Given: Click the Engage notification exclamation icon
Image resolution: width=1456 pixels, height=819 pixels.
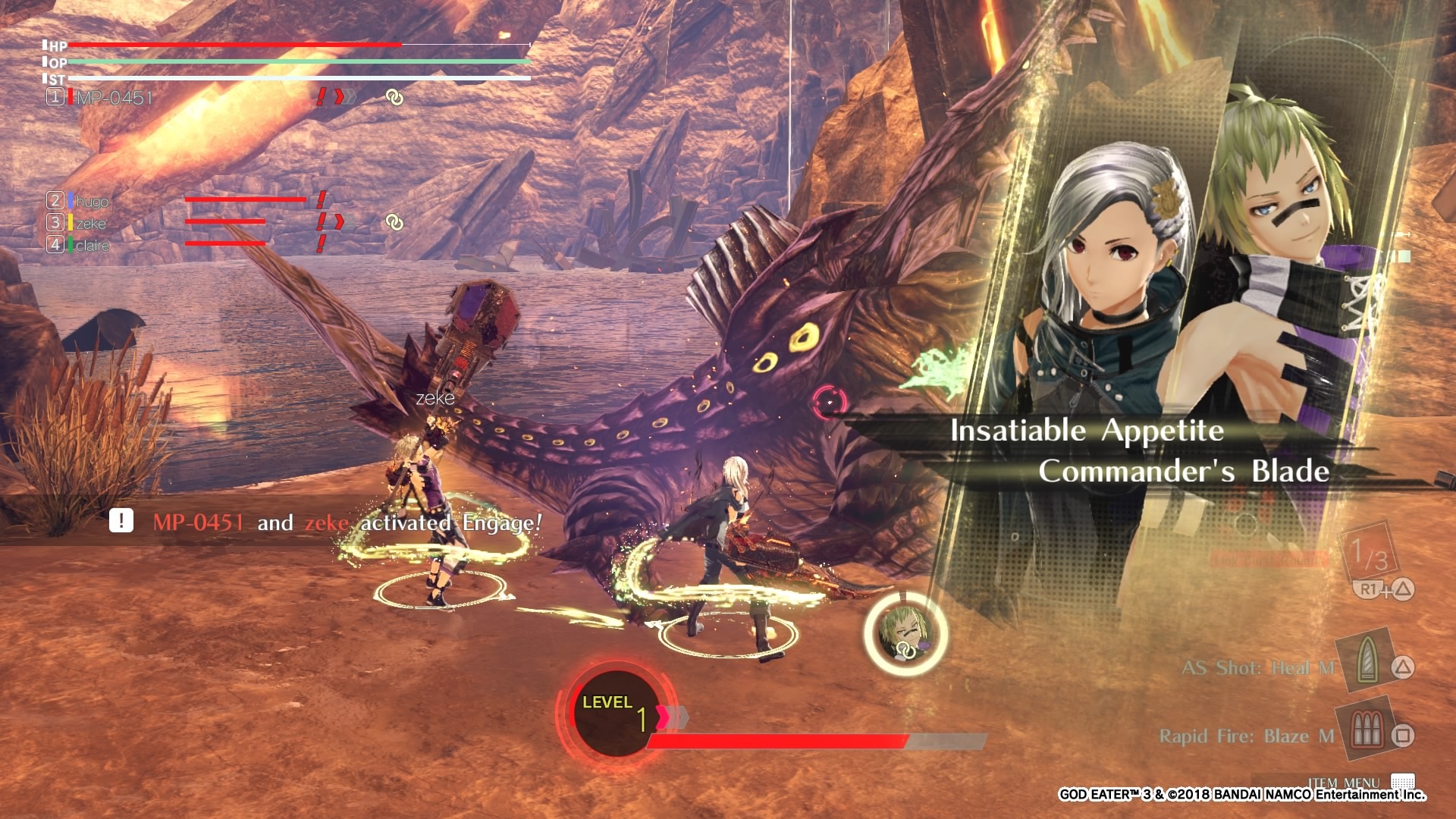Looking at the screenshot, I should click(121, 521).
